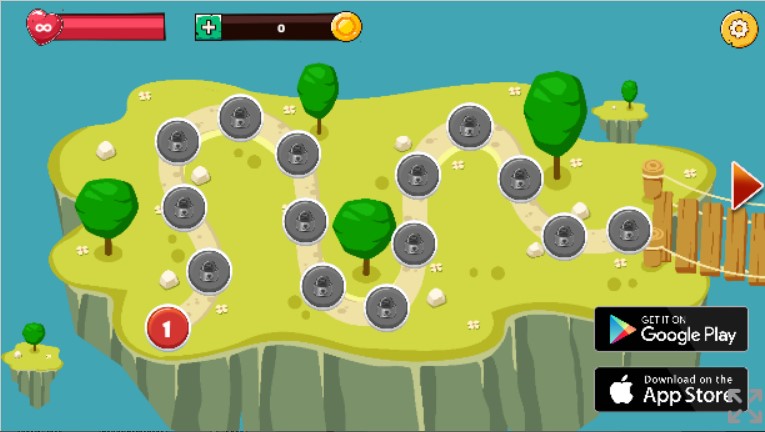Toggle fullscreen with the expand arrows icon
This screenshot has width=765, height=432.
point(744,406)
